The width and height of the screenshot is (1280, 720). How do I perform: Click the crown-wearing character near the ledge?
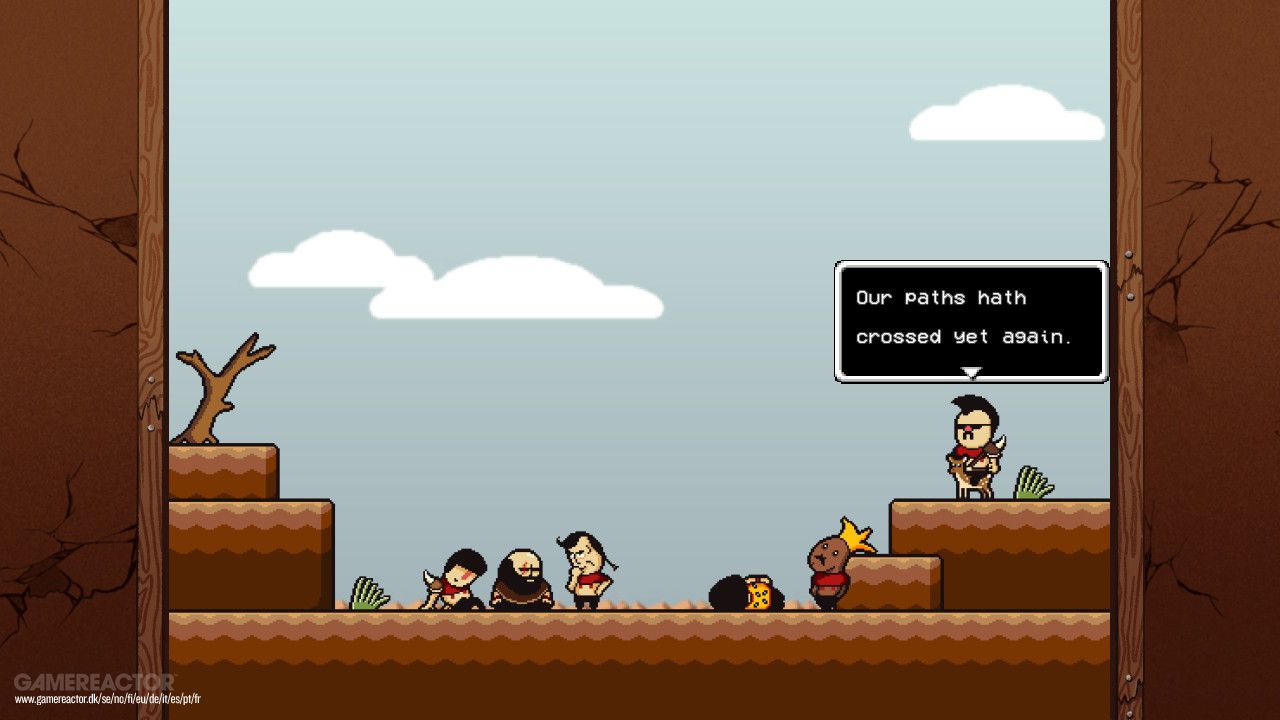click(830, 565)
